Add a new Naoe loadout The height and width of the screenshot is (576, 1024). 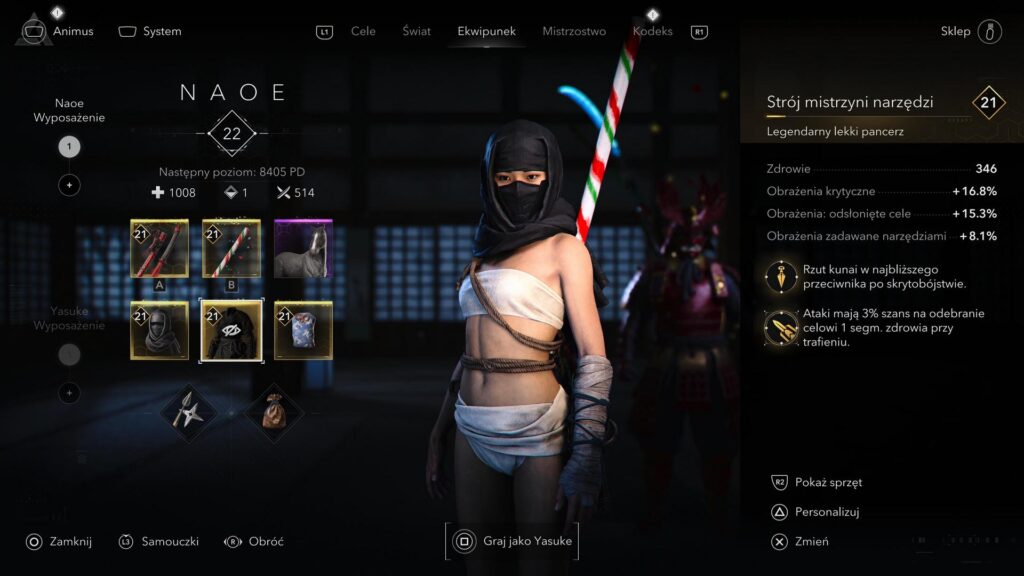pos(69,185)
